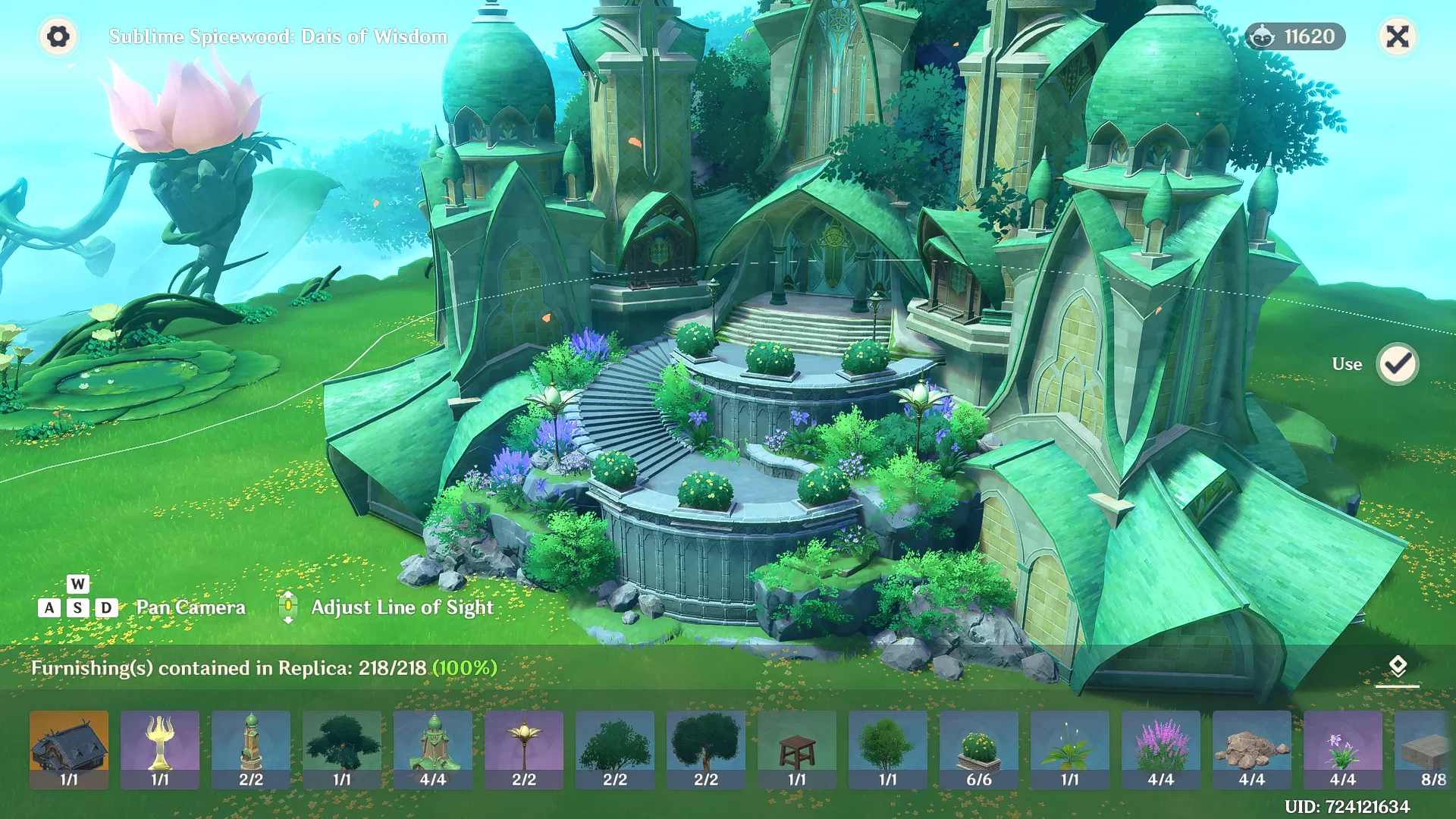This screenshot has height=819, width=1456.
Task: Click the Use text button
Action: click(x=1347, y=363)
